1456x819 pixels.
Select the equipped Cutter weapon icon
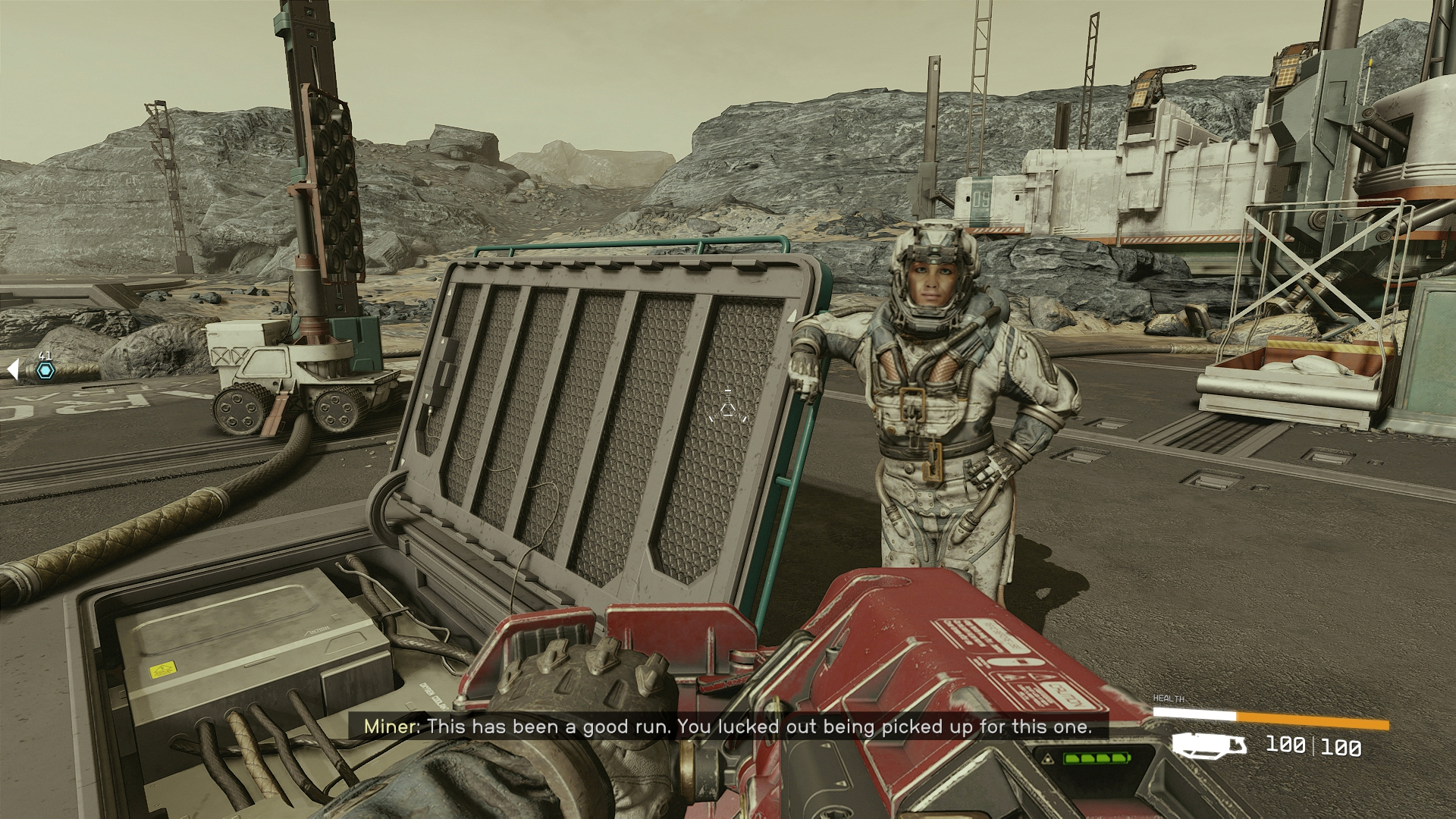(x=1209, y=745)
